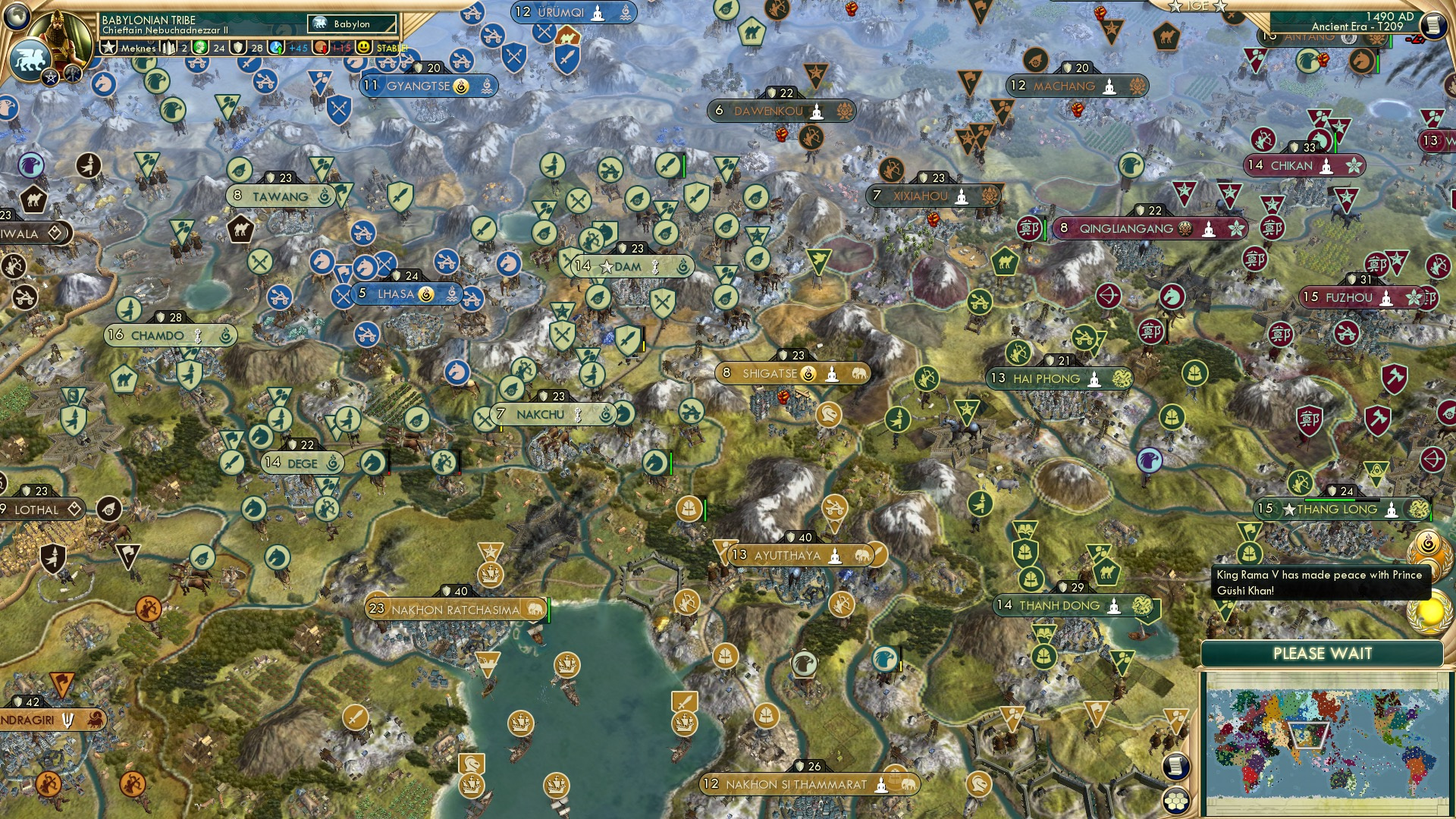Click the star icon beside Meknes
Screen dimensions: 1456x819
[x=108, y=47]
